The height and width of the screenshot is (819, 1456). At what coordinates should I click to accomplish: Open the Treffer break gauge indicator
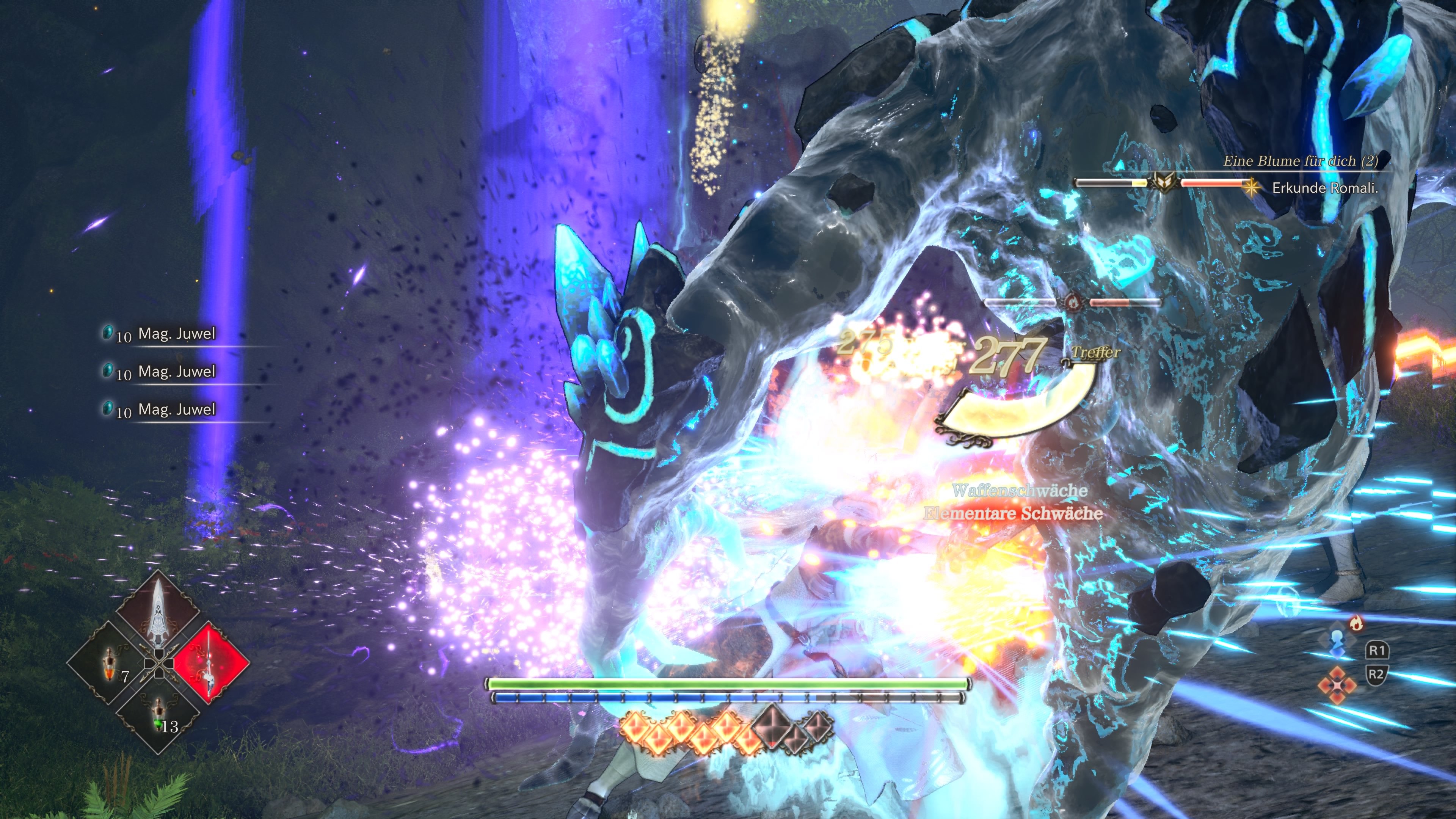[x=1097, y=353]
